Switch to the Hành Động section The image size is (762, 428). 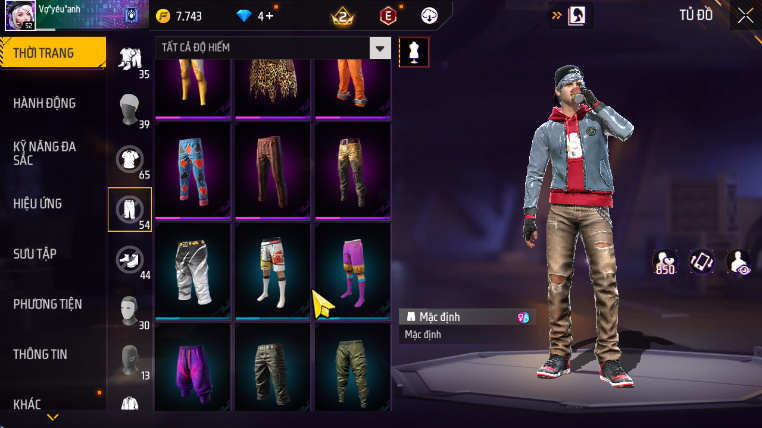coord(45,103)
